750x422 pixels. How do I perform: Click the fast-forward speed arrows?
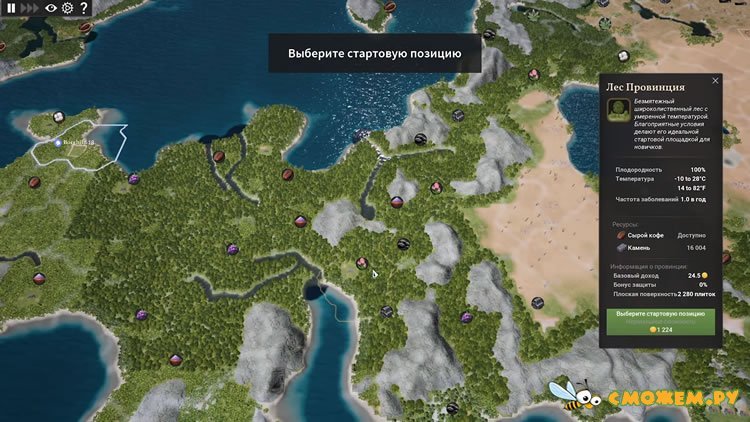pyautogui.click(x=28, y=8)
